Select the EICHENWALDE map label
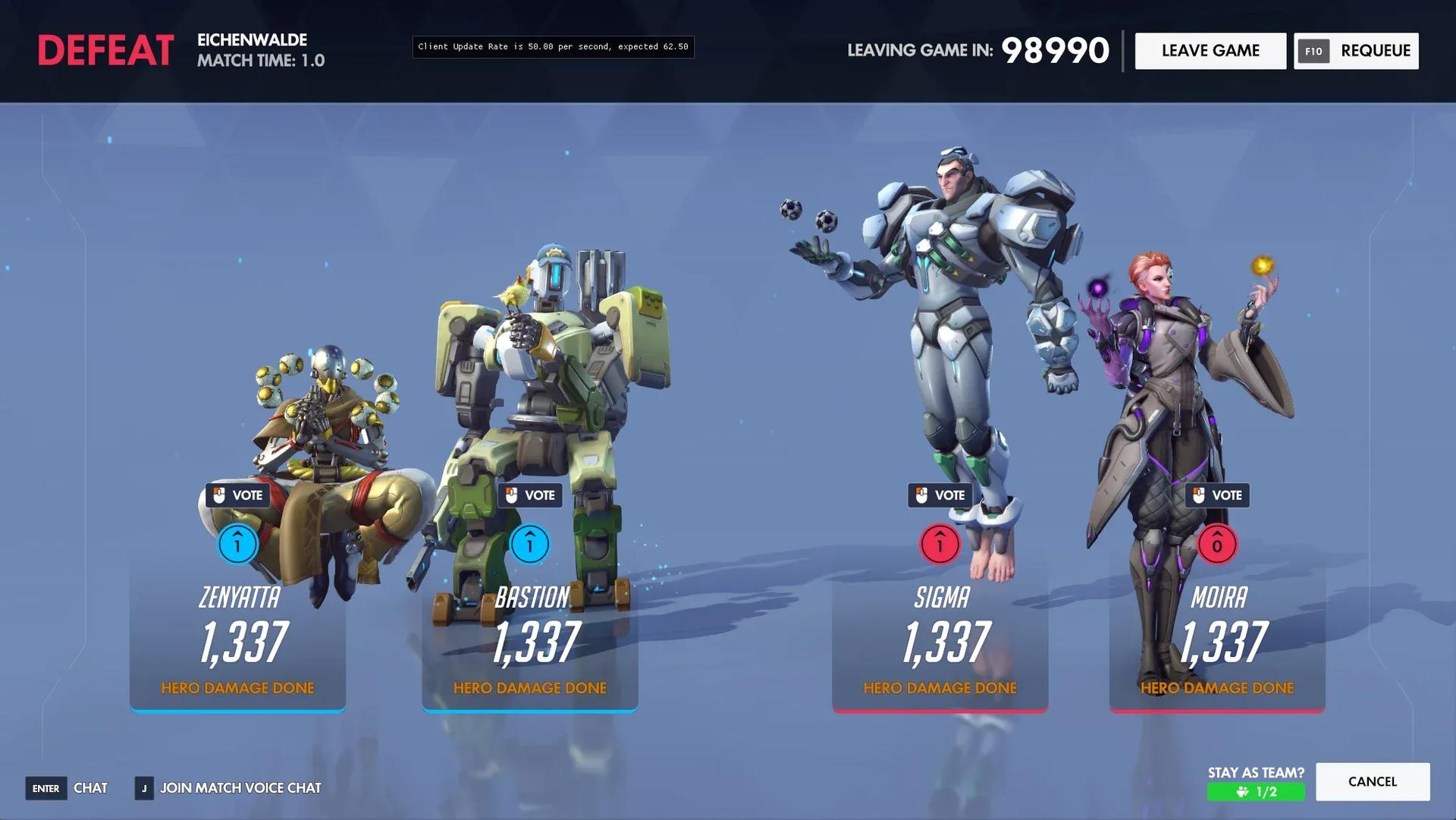Viewport: 1456px width, 820px height. (x=253, y=41)
